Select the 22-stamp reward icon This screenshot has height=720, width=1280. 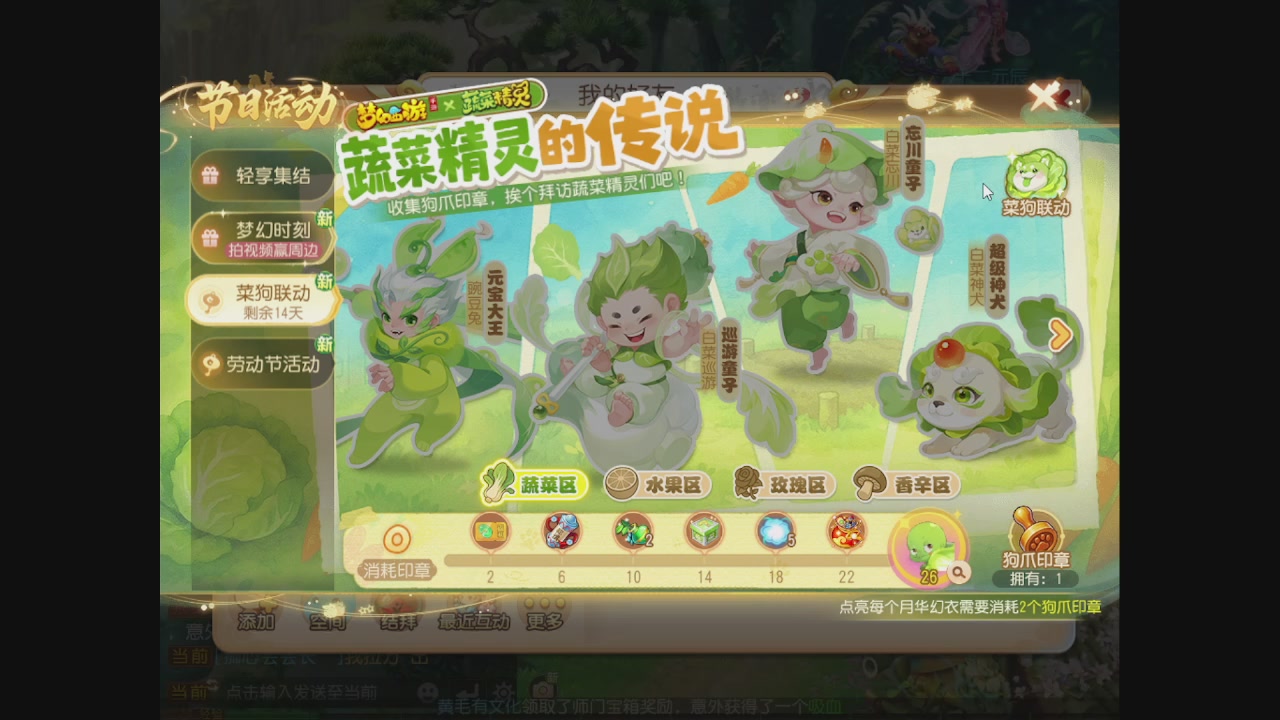point(847,532)
